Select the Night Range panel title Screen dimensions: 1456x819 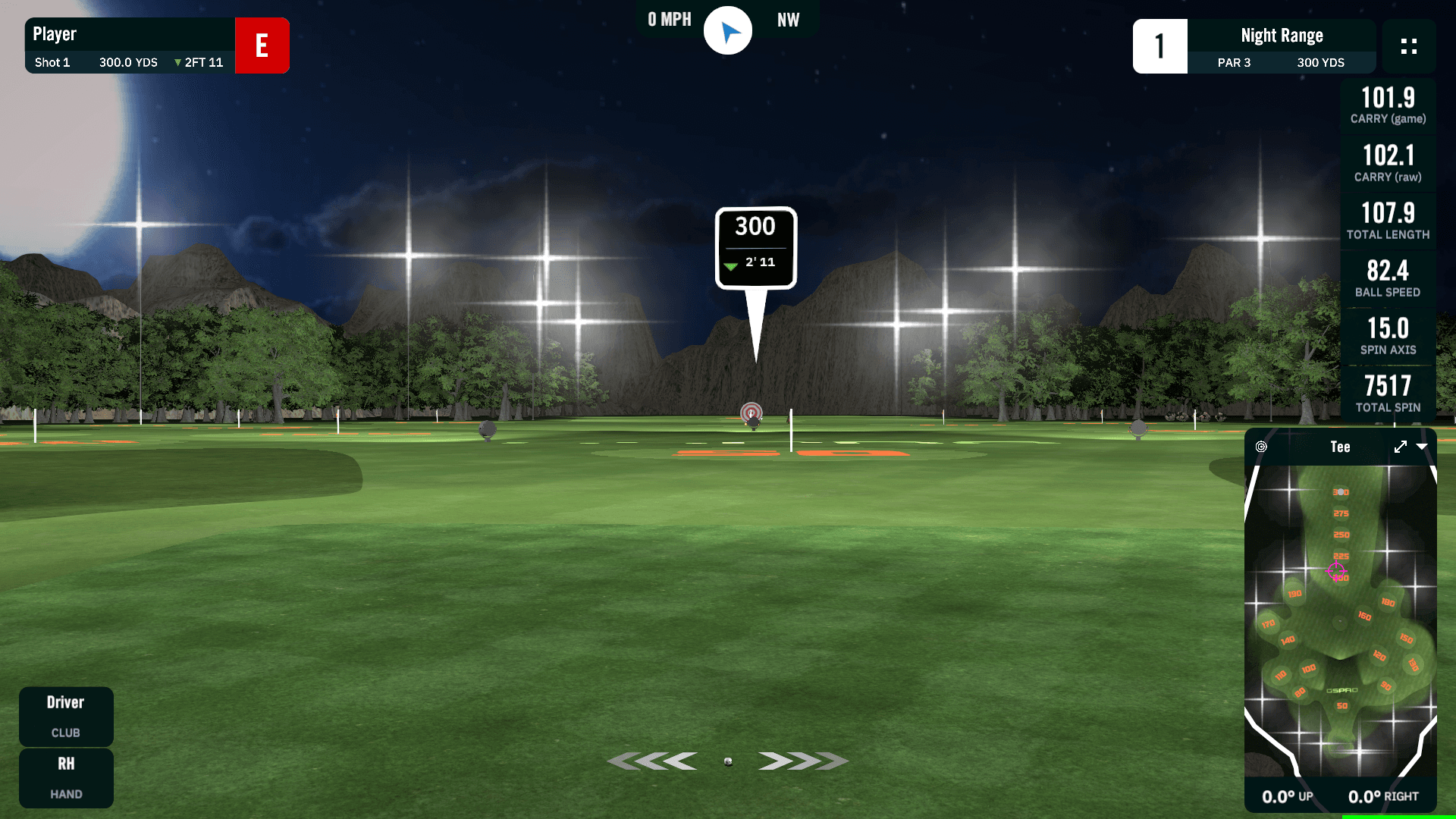(1281, 35)
